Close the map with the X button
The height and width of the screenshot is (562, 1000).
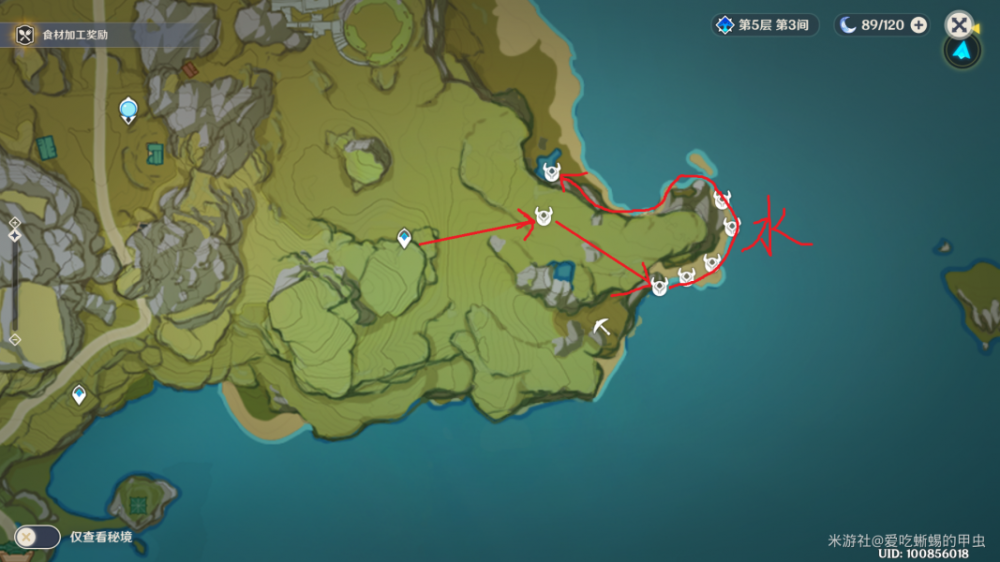point(959,24)
